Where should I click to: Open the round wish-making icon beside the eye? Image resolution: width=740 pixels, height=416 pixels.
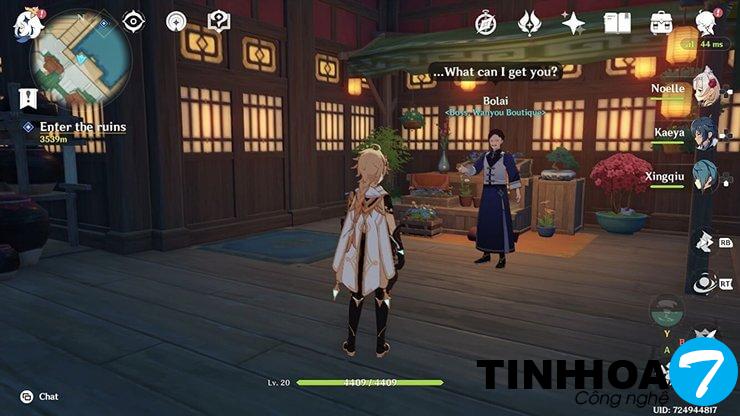pos(176,21)
